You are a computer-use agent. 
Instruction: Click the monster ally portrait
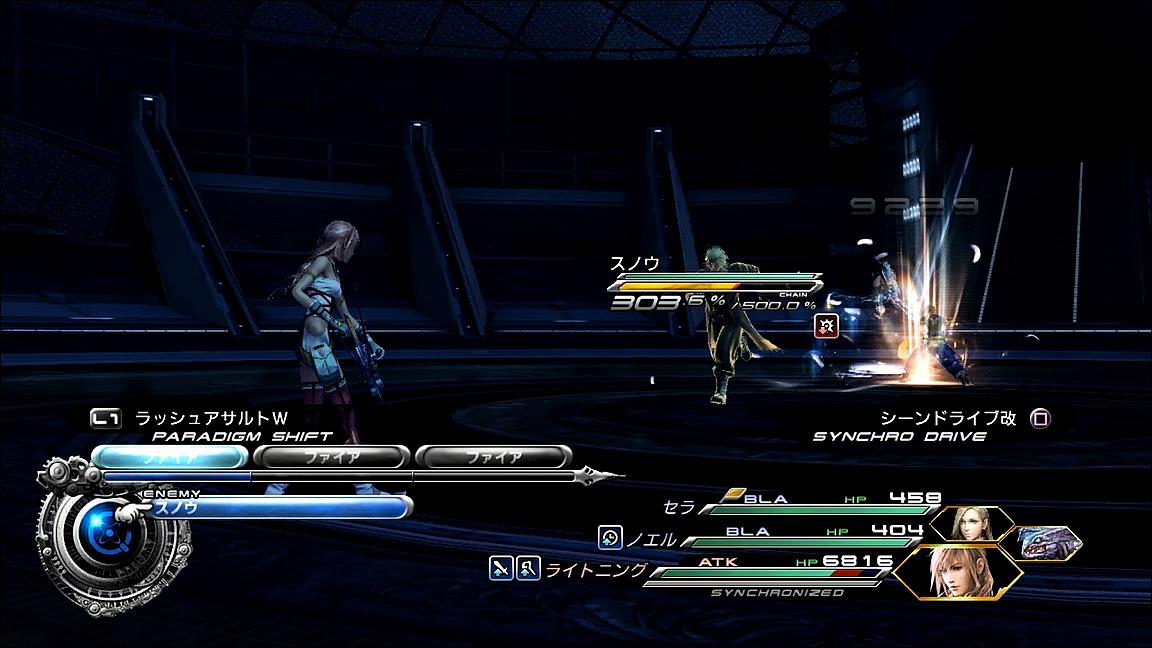coord(1048,543)
